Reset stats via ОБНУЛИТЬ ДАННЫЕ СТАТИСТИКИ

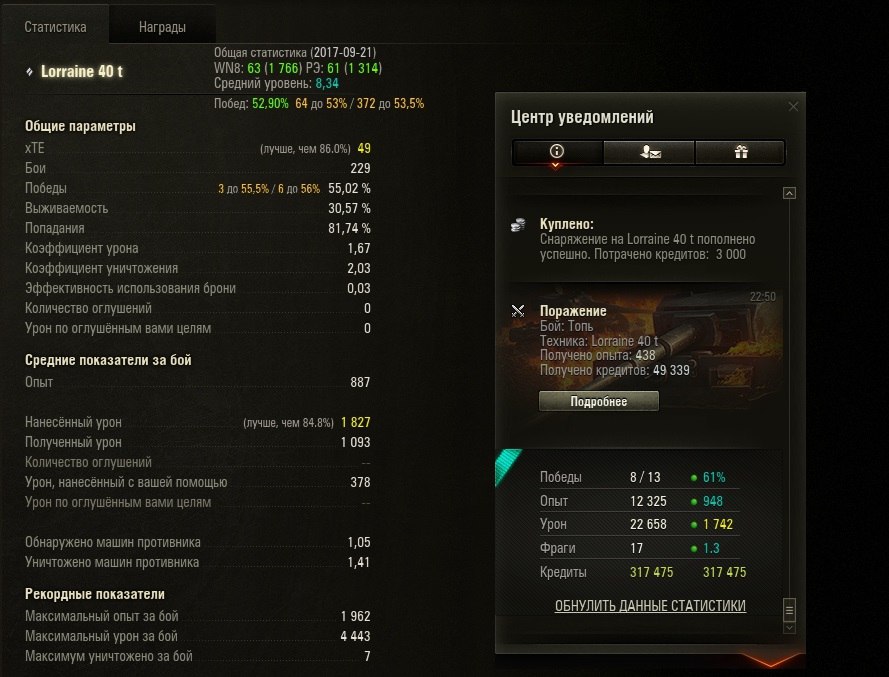pos(650,606)
